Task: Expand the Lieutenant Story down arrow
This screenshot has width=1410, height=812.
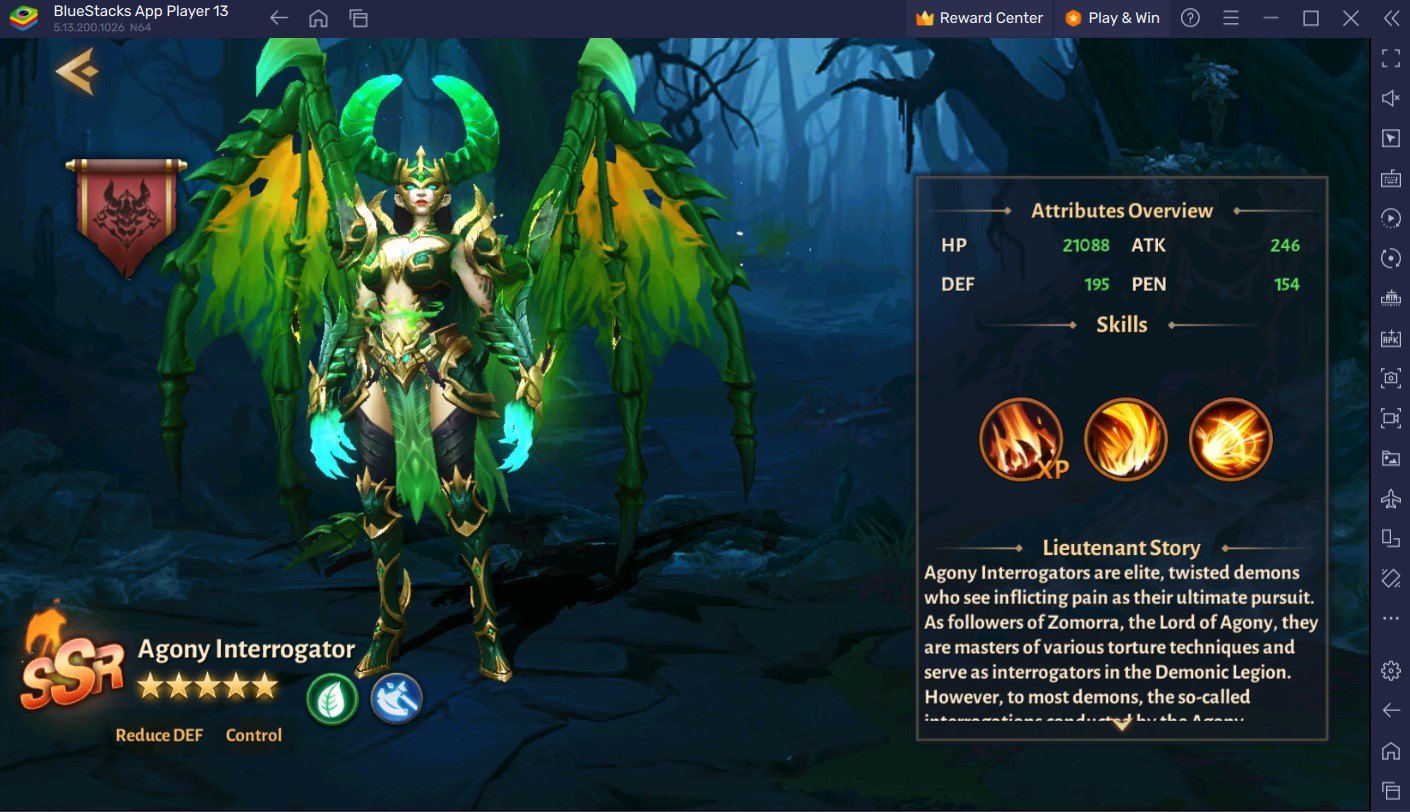Action: click(1122, 725)
